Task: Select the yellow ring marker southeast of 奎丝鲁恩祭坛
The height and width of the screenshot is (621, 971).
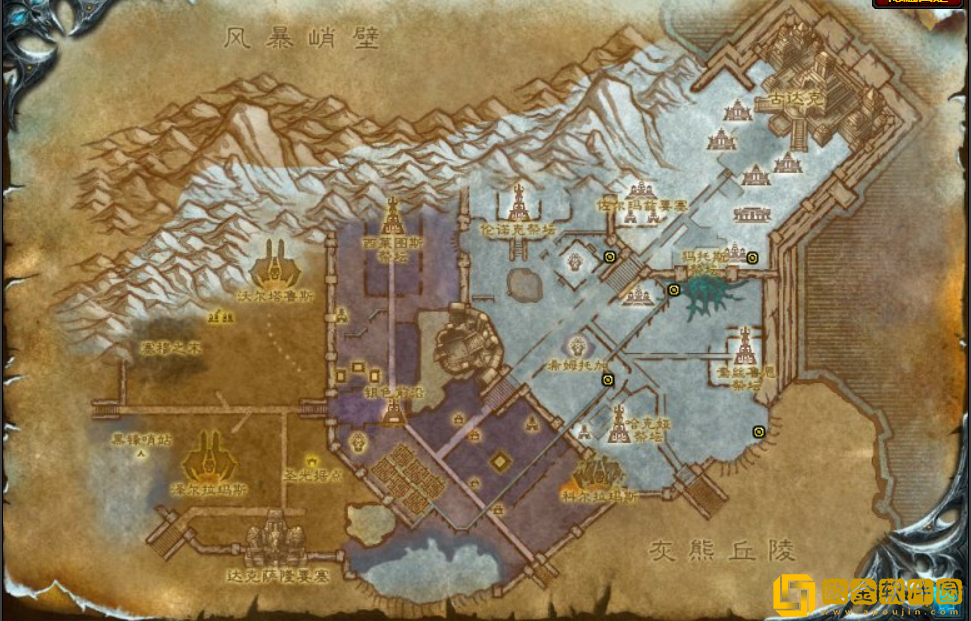Action: coord(759,432)
